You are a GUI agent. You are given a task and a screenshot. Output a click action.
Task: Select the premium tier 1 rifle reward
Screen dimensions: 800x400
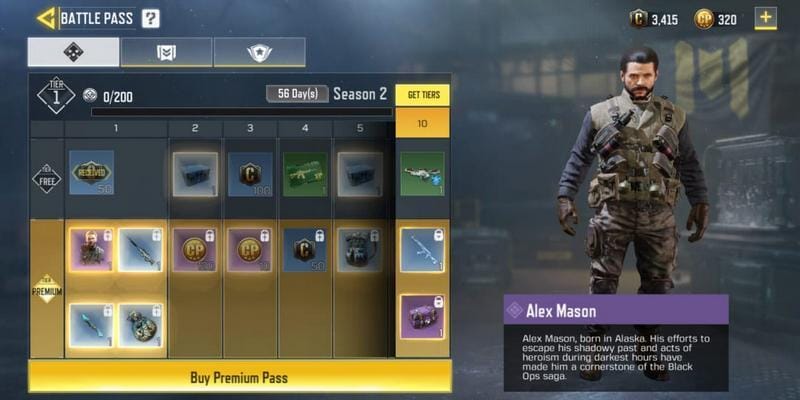141,250
